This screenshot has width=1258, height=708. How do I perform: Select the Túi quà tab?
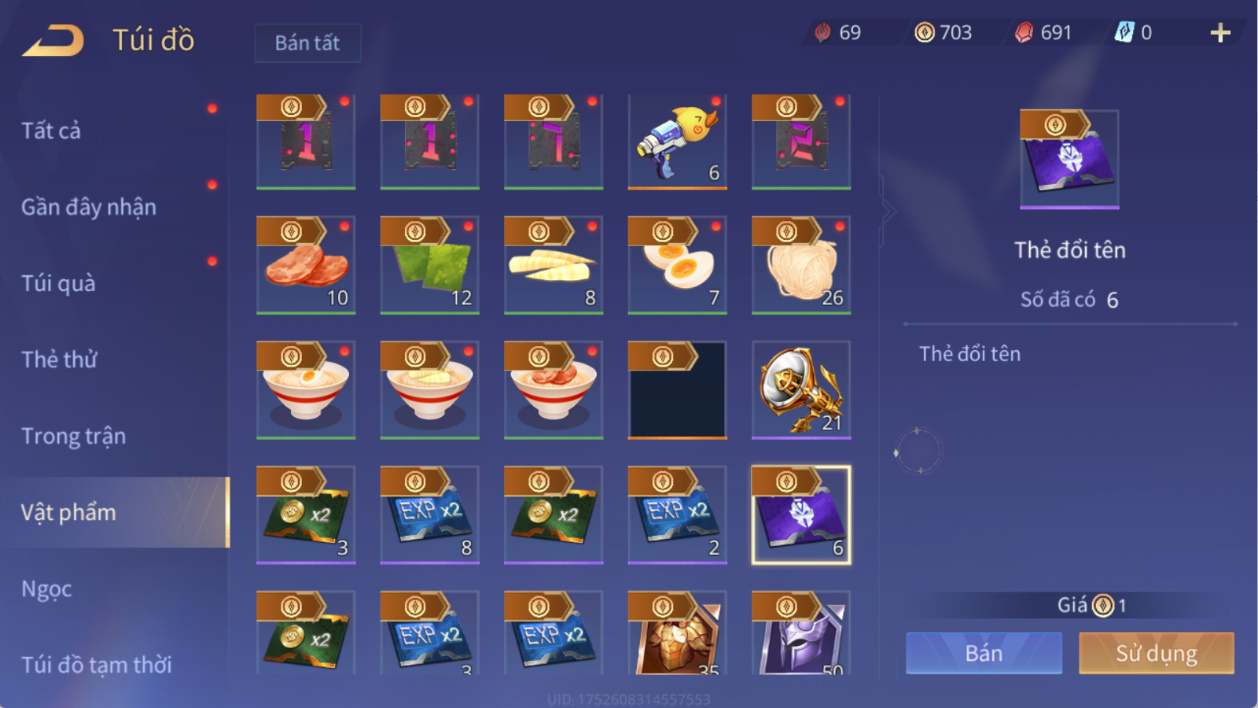pyautogui.click(x=59, y=283)
